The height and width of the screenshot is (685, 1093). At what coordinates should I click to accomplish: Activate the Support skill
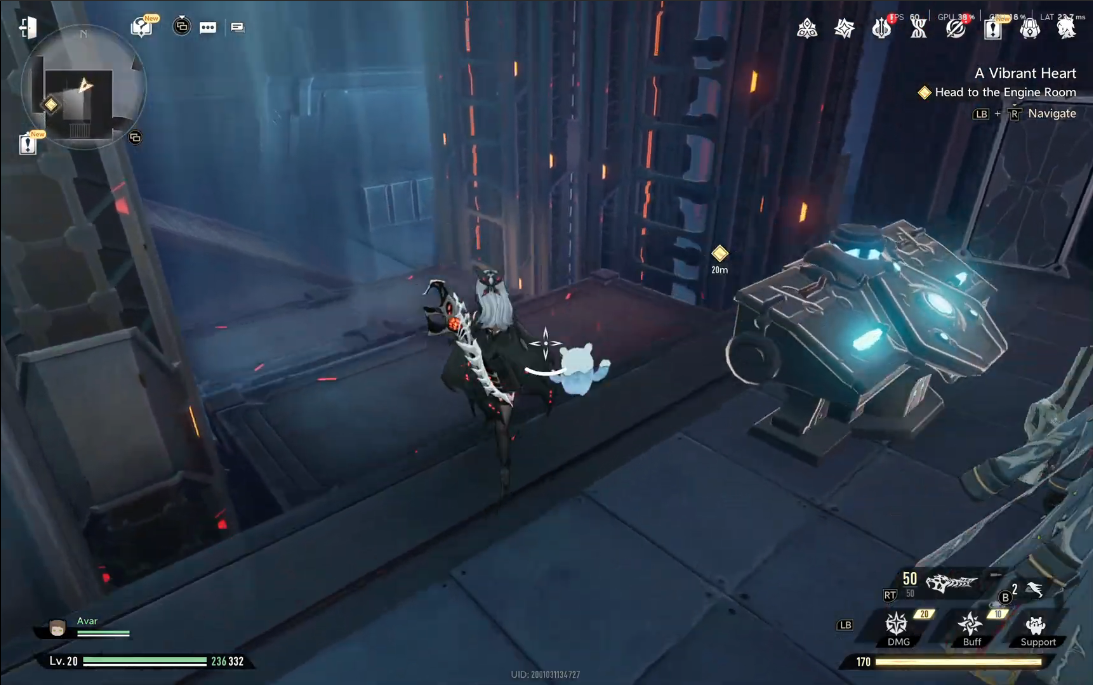(1037, 627)
